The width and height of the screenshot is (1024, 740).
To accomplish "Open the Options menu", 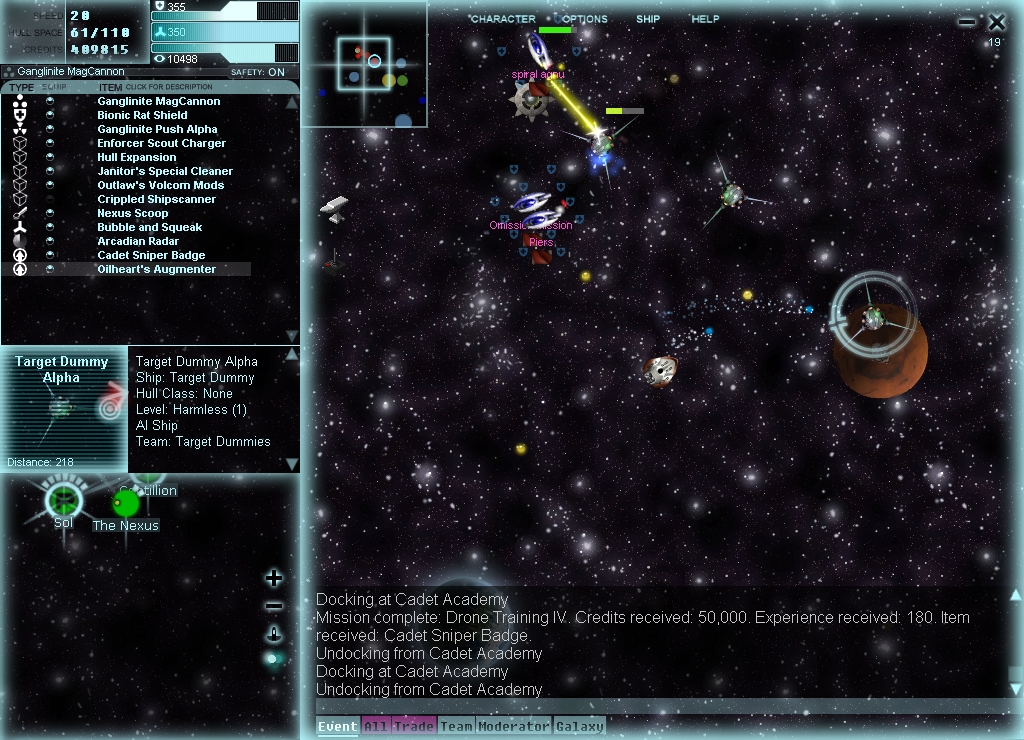I will point(584,19).
